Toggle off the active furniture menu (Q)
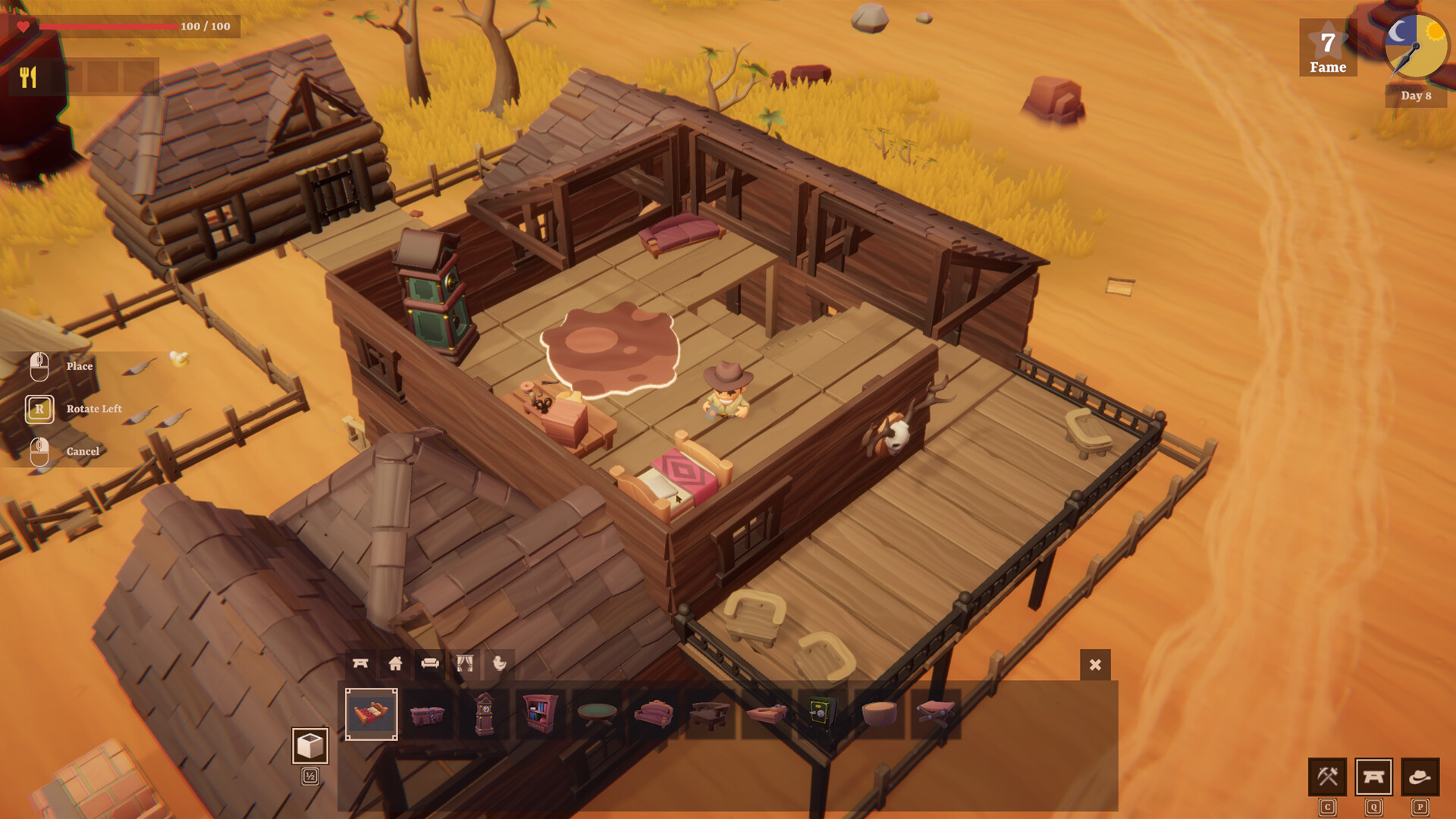Image resolution: width=1456 pixels, height=819 pixels. pos(1374,776)
